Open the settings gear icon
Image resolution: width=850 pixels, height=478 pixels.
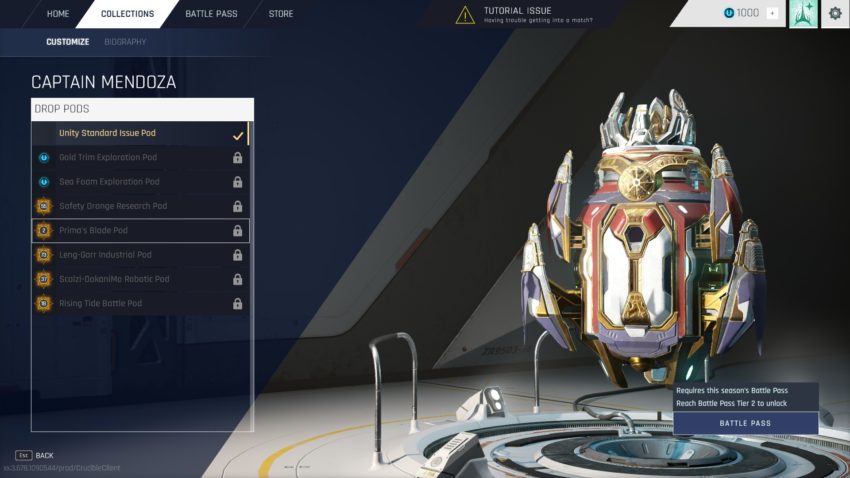point(835,13)
